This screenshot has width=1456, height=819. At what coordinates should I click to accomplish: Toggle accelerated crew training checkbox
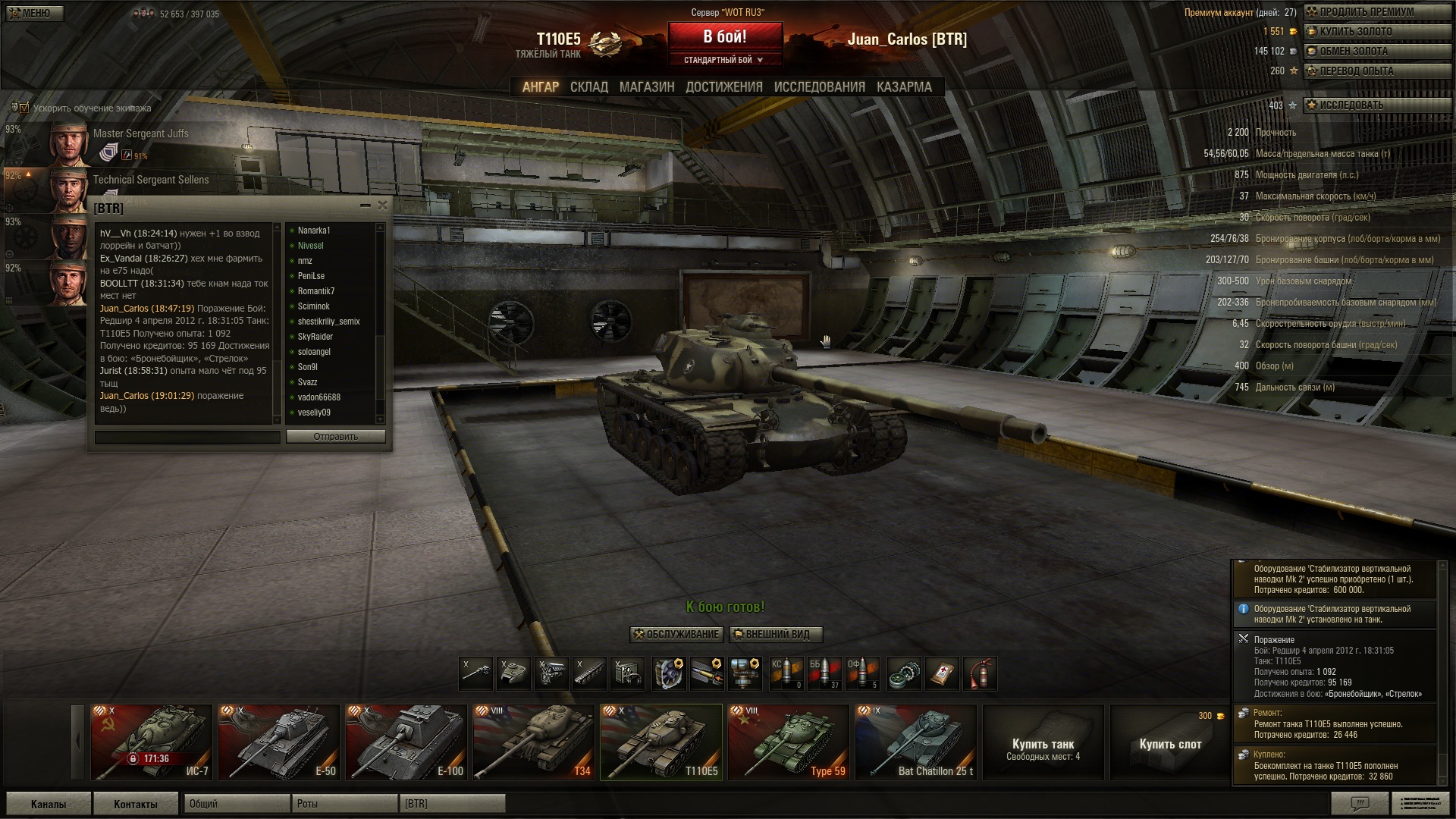(23, 108)
